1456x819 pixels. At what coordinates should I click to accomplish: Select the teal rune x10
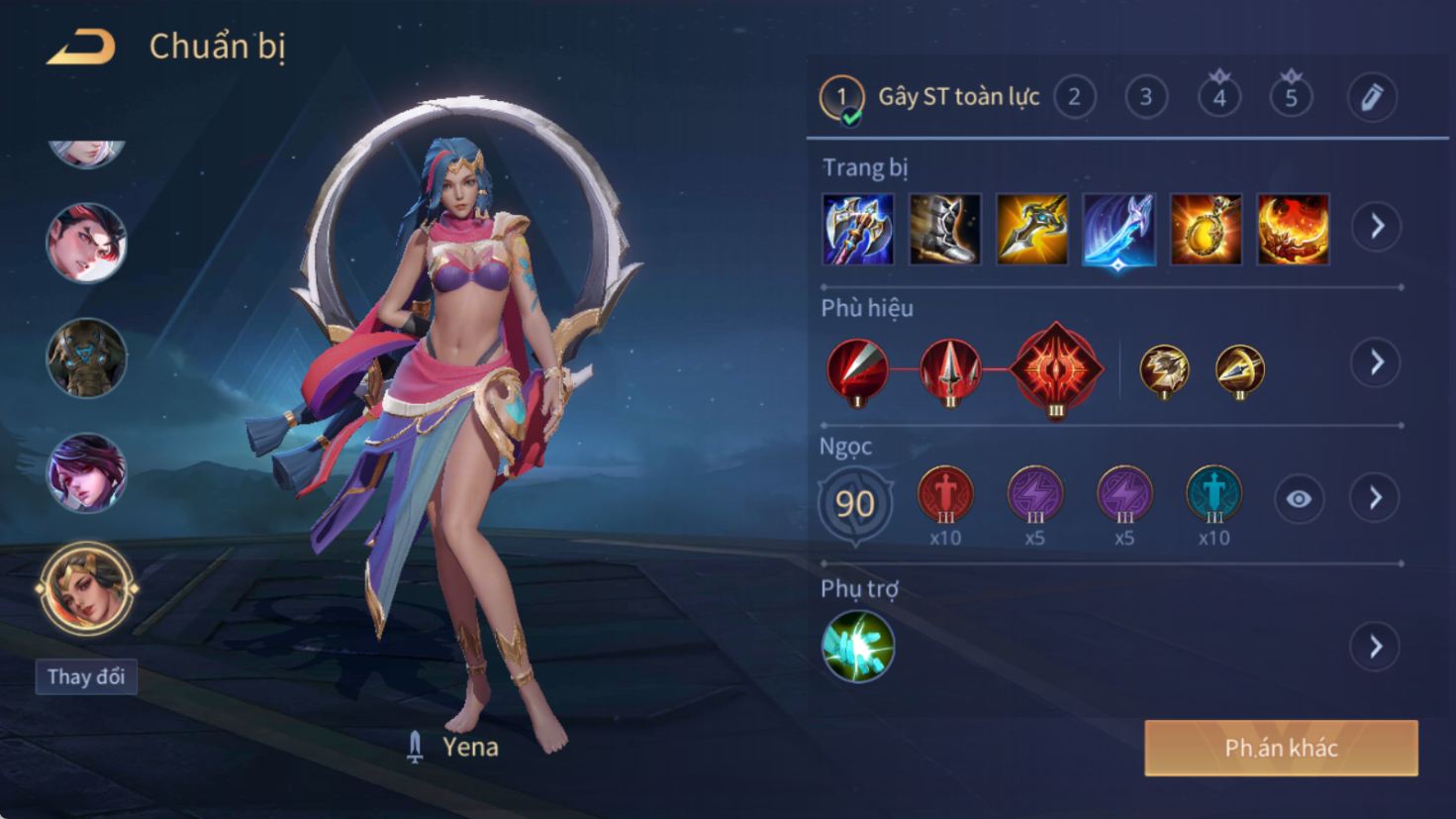[1213, 494]
